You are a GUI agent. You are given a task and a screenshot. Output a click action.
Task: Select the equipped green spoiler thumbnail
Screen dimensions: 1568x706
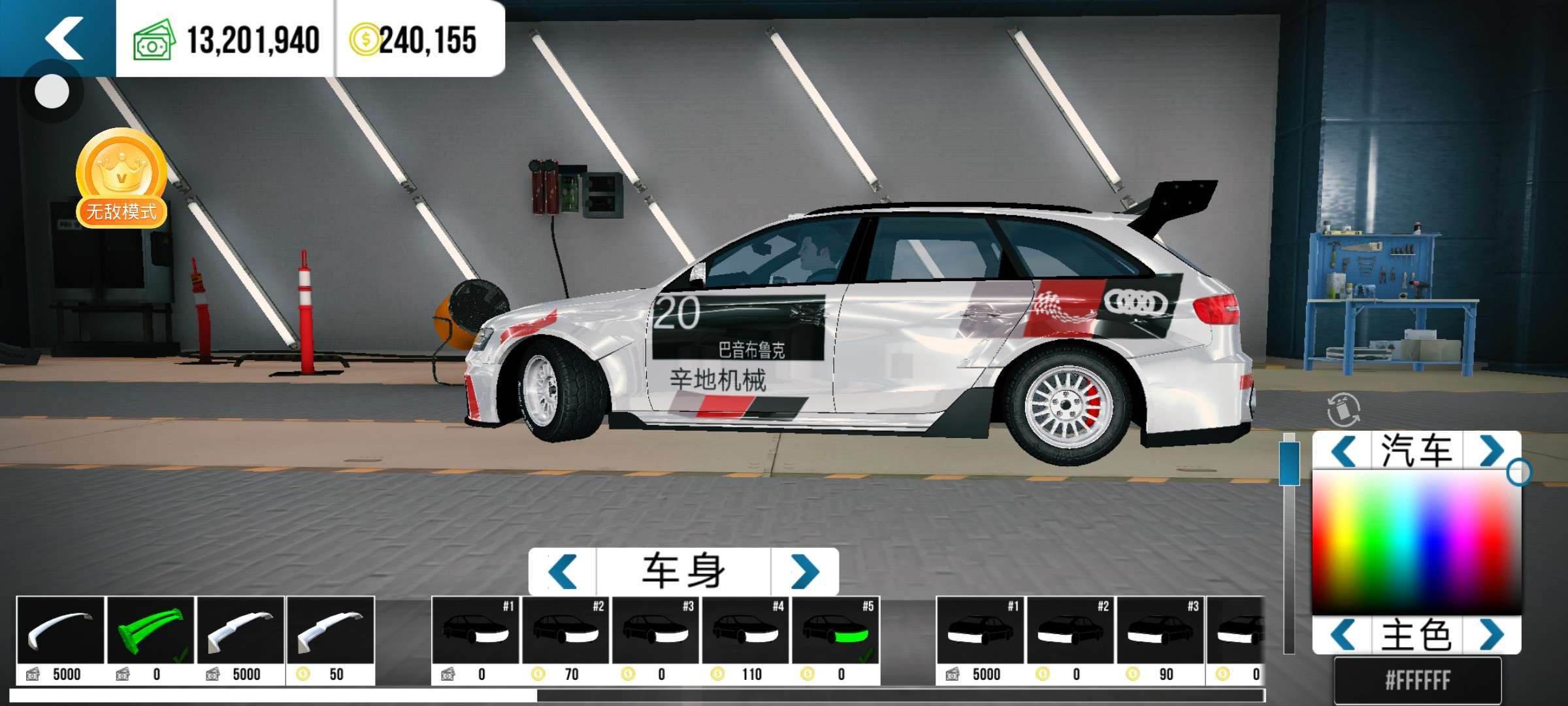150,639
